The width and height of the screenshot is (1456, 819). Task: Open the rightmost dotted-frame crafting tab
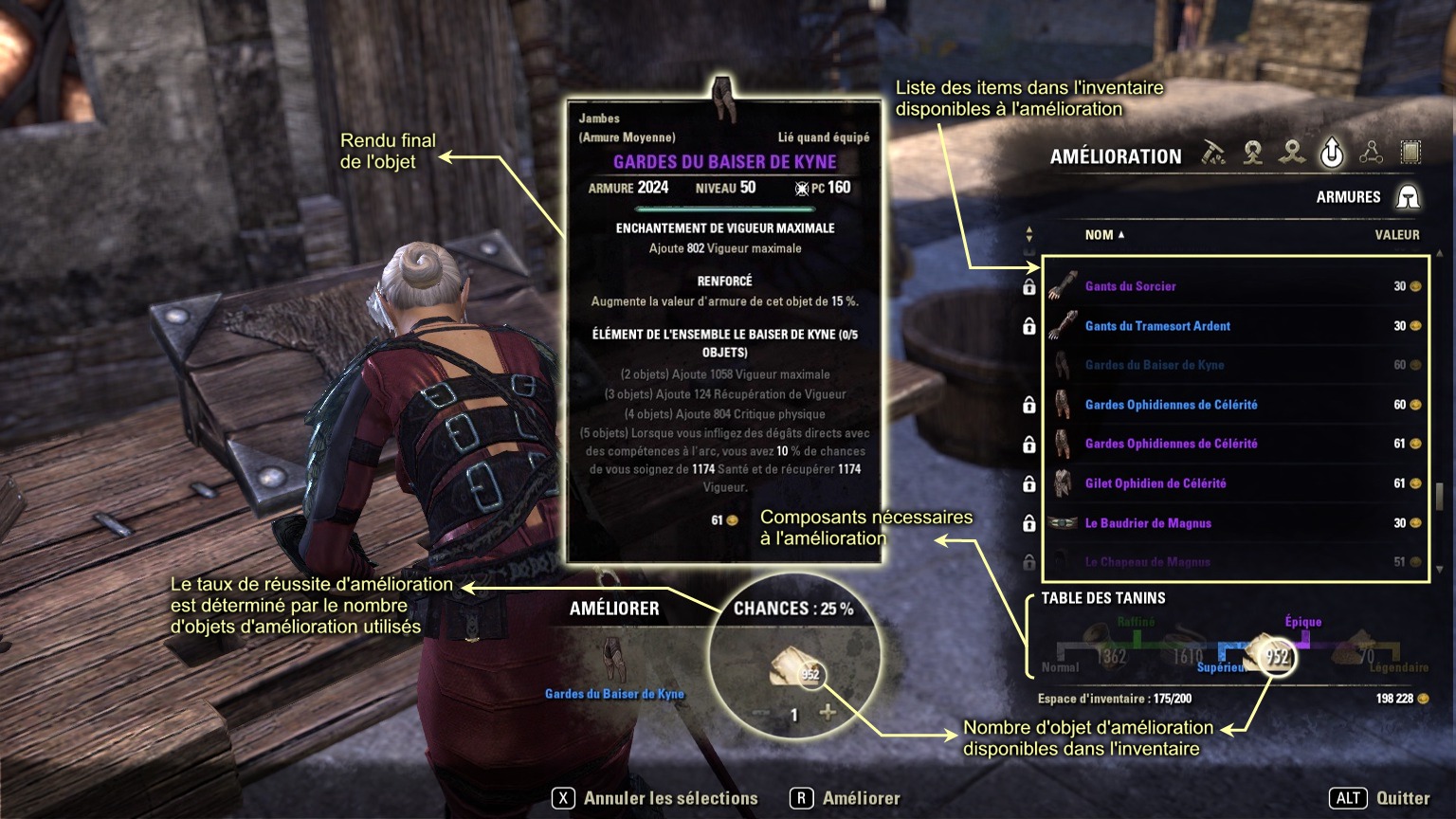pyautogui.click(x=1410, y=153)
